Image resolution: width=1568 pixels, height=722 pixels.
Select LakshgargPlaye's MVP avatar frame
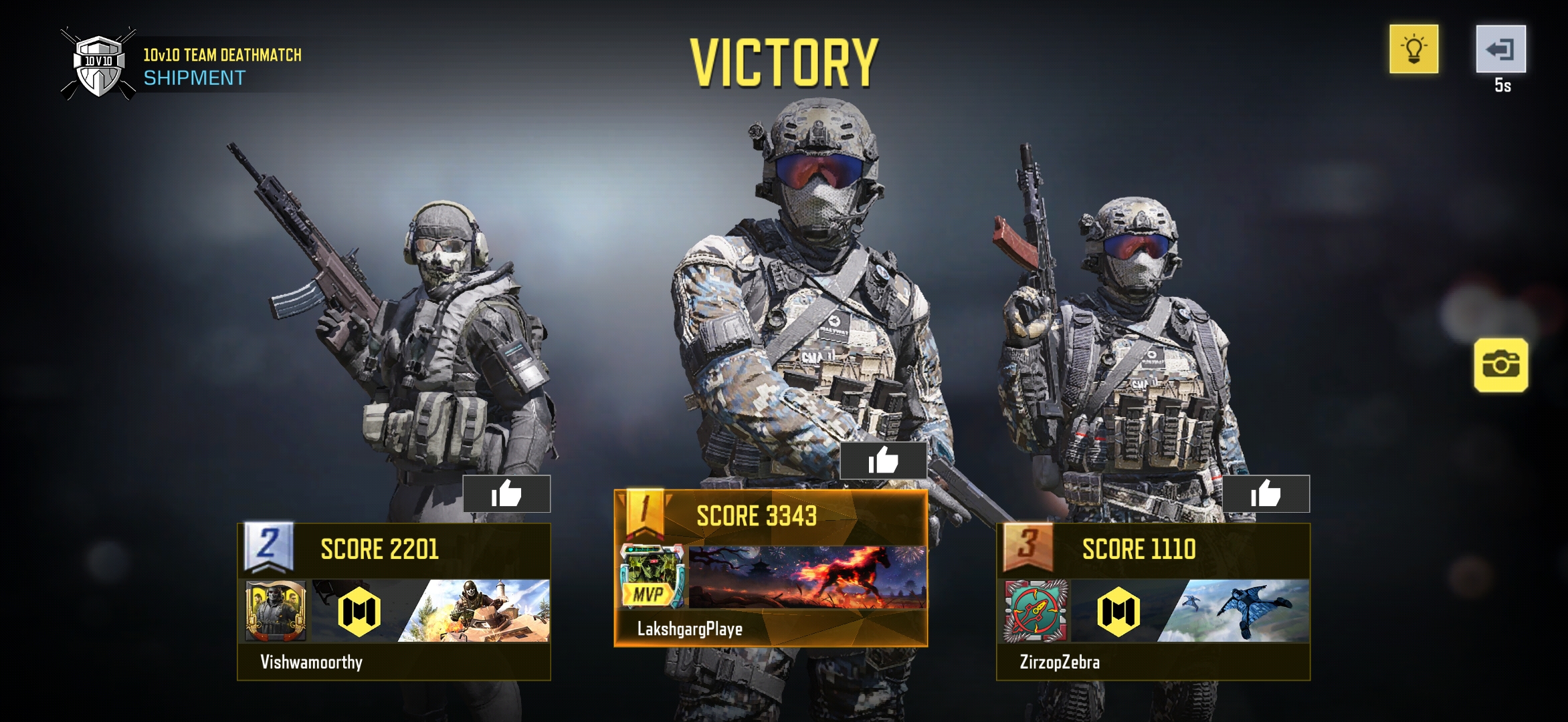click(x=652, y=576)
